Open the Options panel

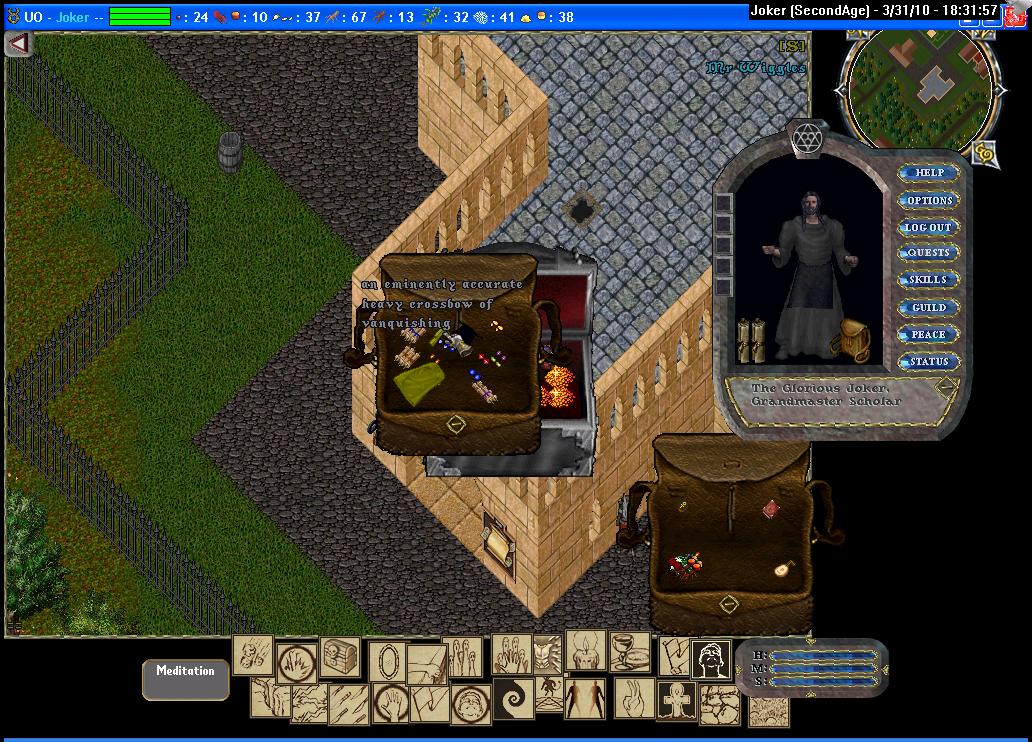coord(929,200)
